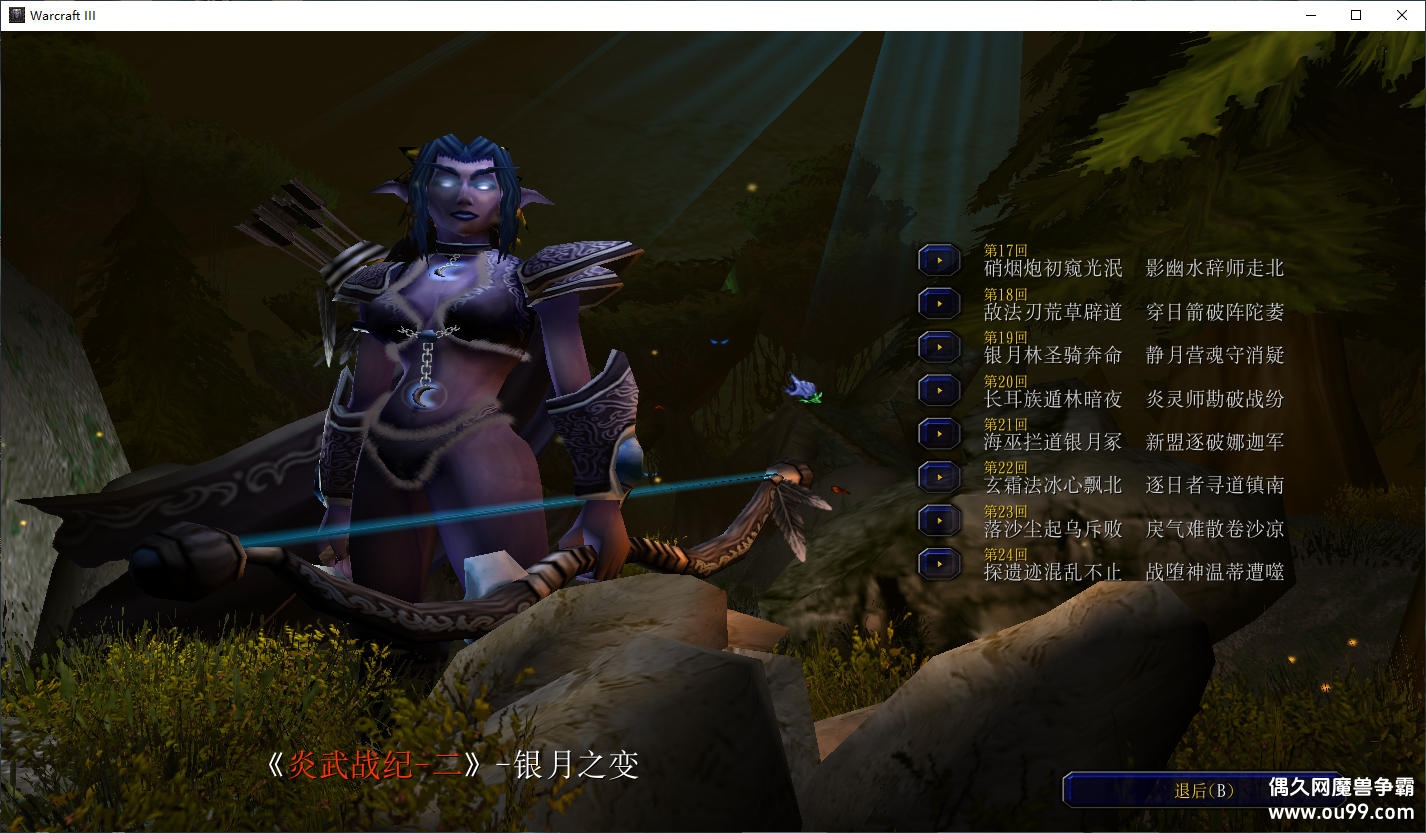Open the final chapter 24 探遗迹混乱不止 arrow button

[938, 563]
